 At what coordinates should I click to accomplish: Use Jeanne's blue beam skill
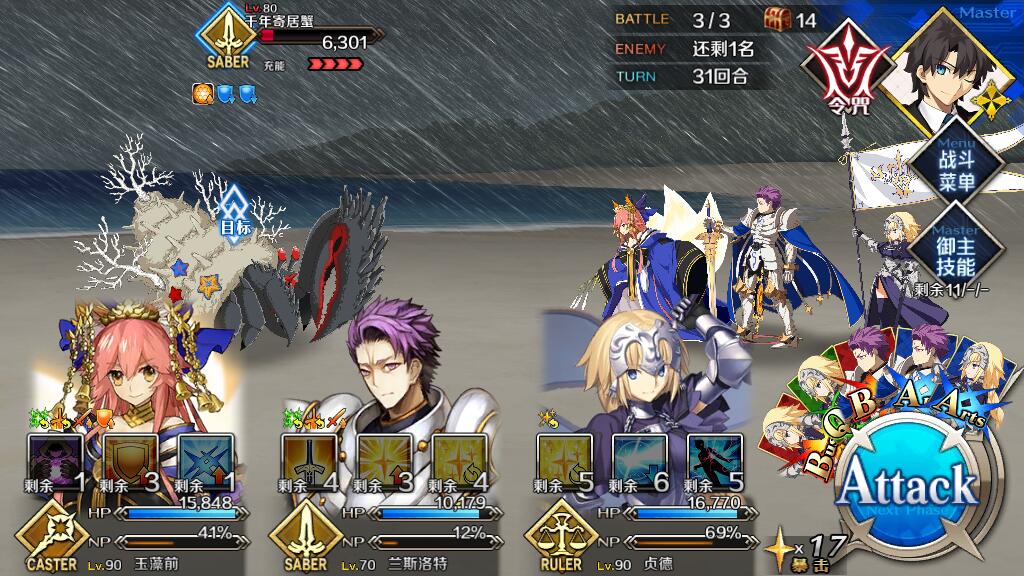pos(640,460)
